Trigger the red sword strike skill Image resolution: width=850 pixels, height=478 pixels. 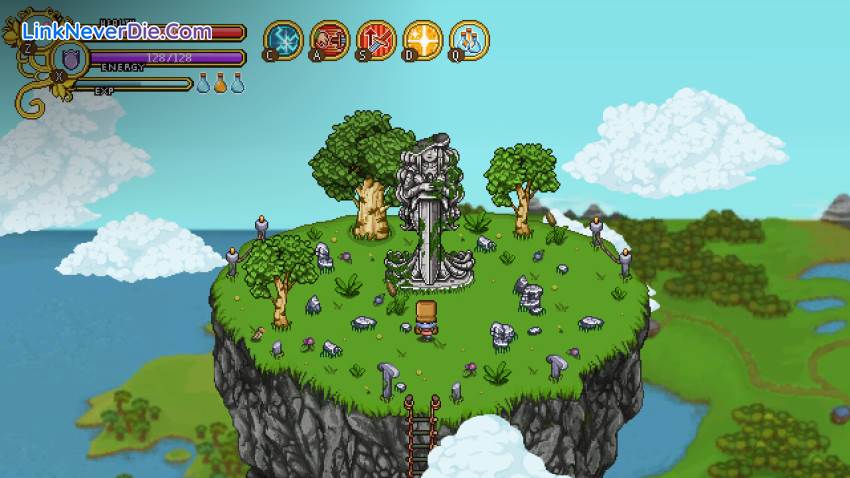point(376,40)
